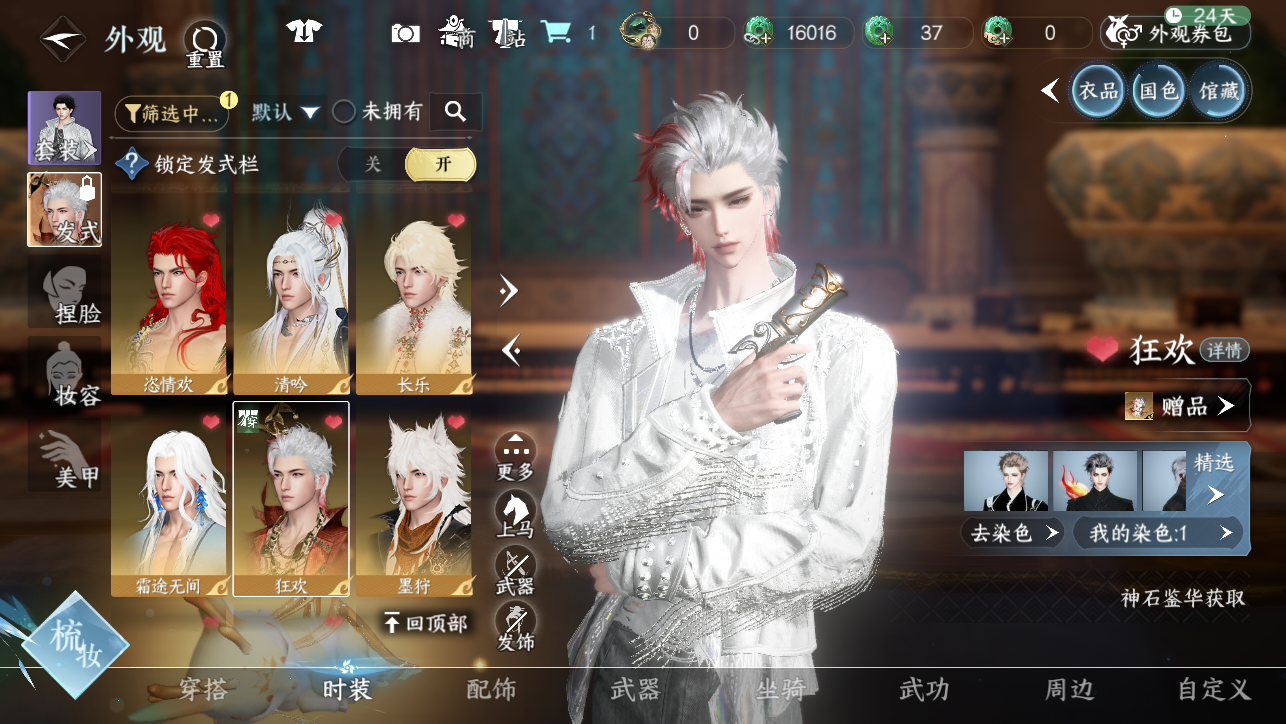
Task: Switch to the 妆容 makeup category
Action: 65,377
